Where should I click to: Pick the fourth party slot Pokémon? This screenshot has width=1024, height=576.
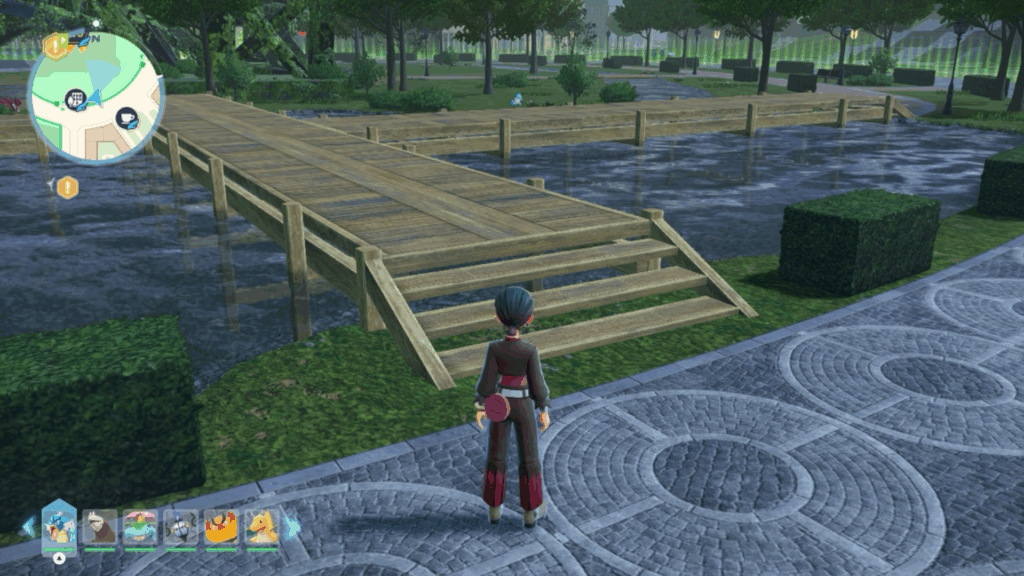pos(181,527)
